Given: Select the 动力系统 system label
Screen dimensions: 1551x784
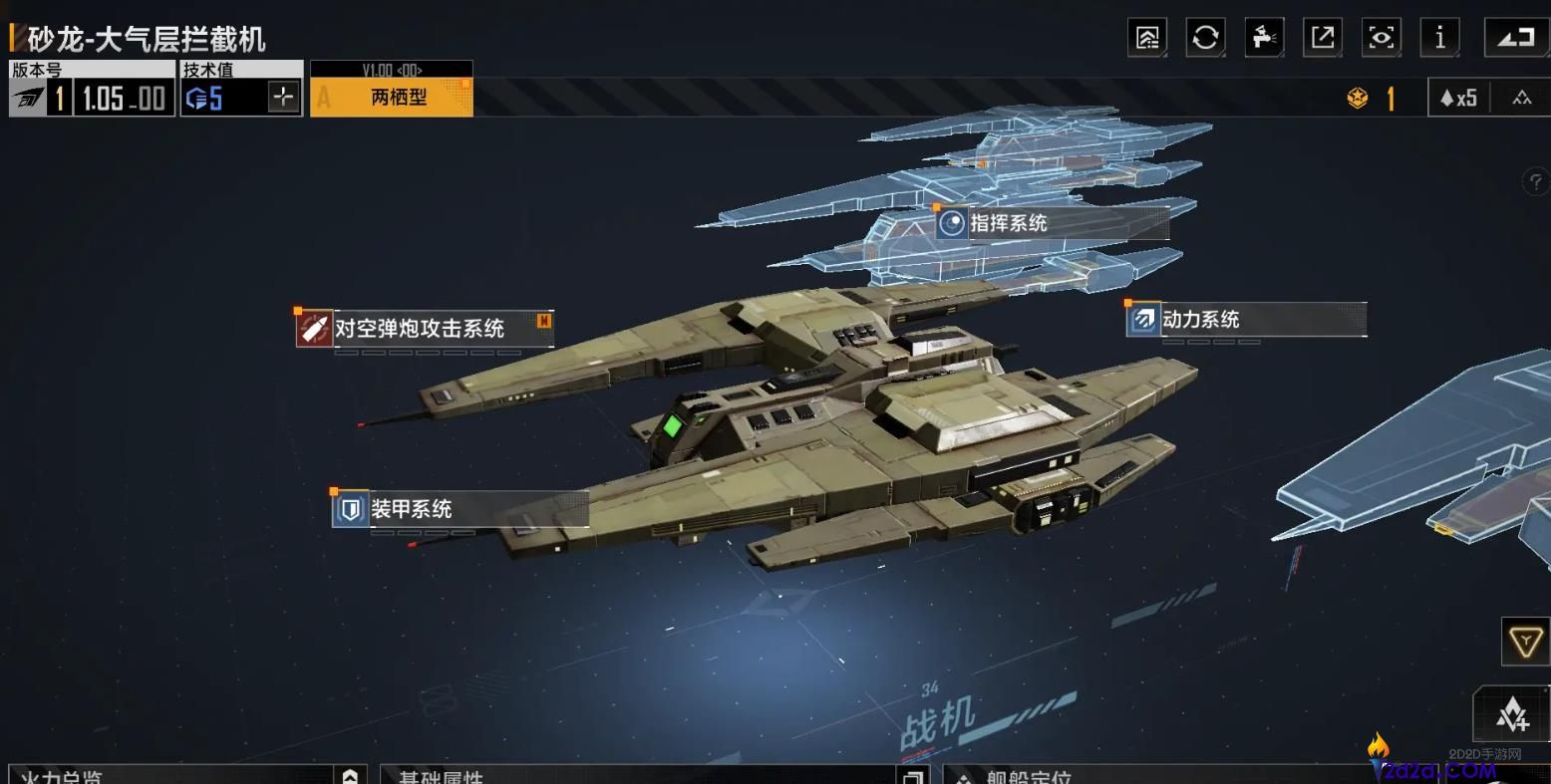Looking at the screenshot, I should [1201, 320].
